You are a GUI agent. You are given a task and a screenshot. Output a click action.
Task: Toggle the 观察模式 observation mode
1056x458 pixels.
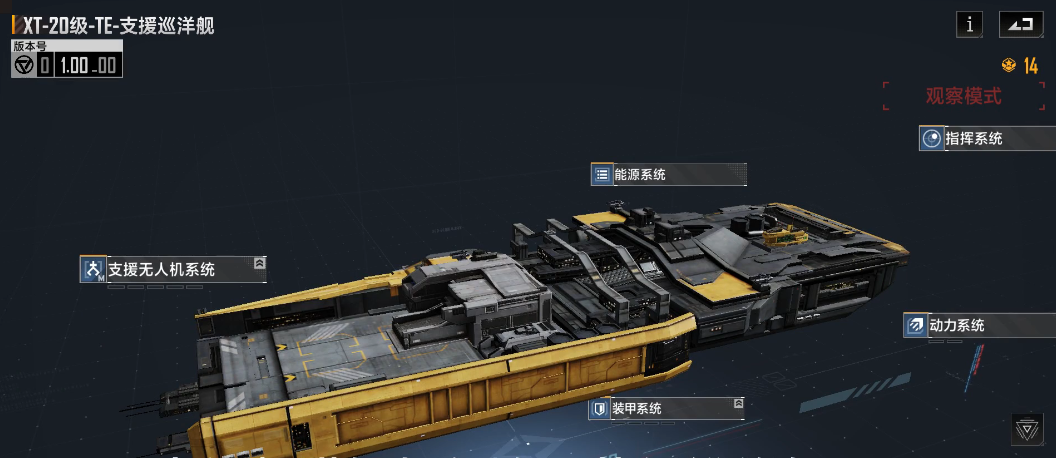pyautogui.click(x=963, y=97)
